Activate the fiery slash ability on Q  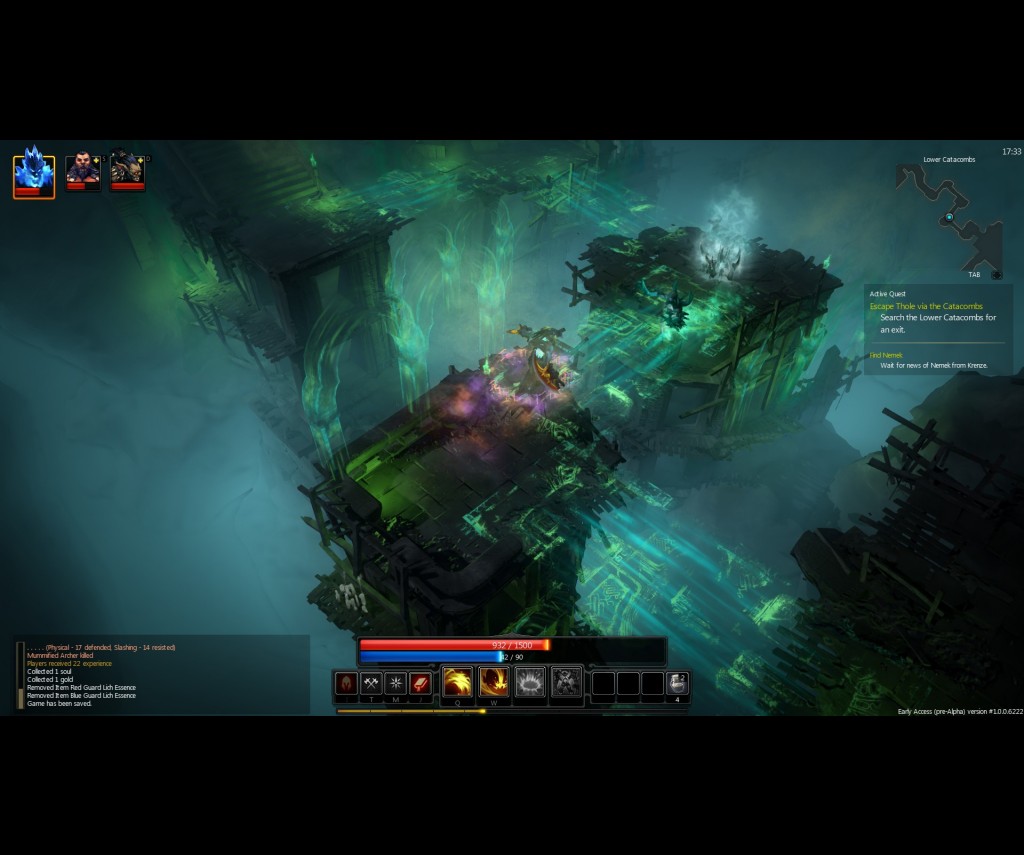click(x=458, y=682)
